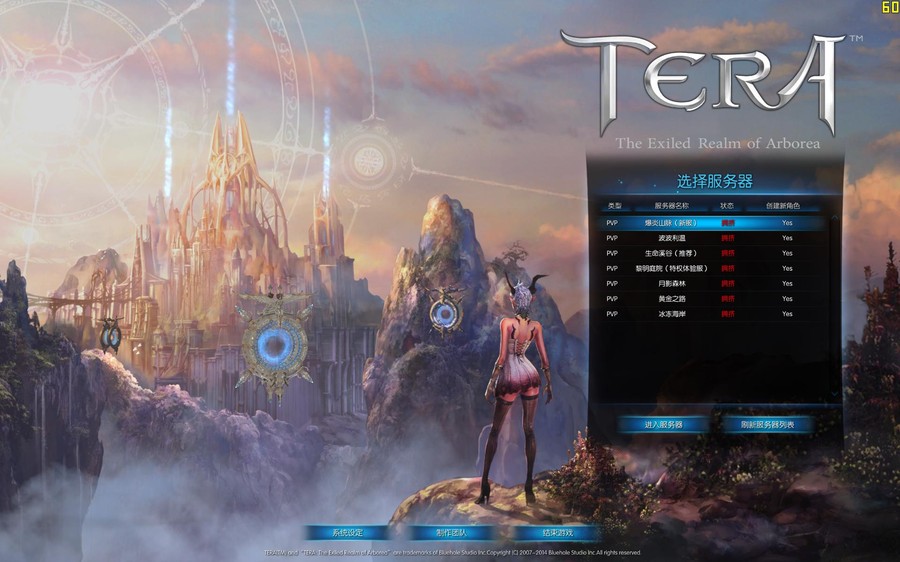Refresh the server list (刷新服务器列表)
Image resolution: width=900 pixels, height=562 pixels.
(x=768, y=425)
